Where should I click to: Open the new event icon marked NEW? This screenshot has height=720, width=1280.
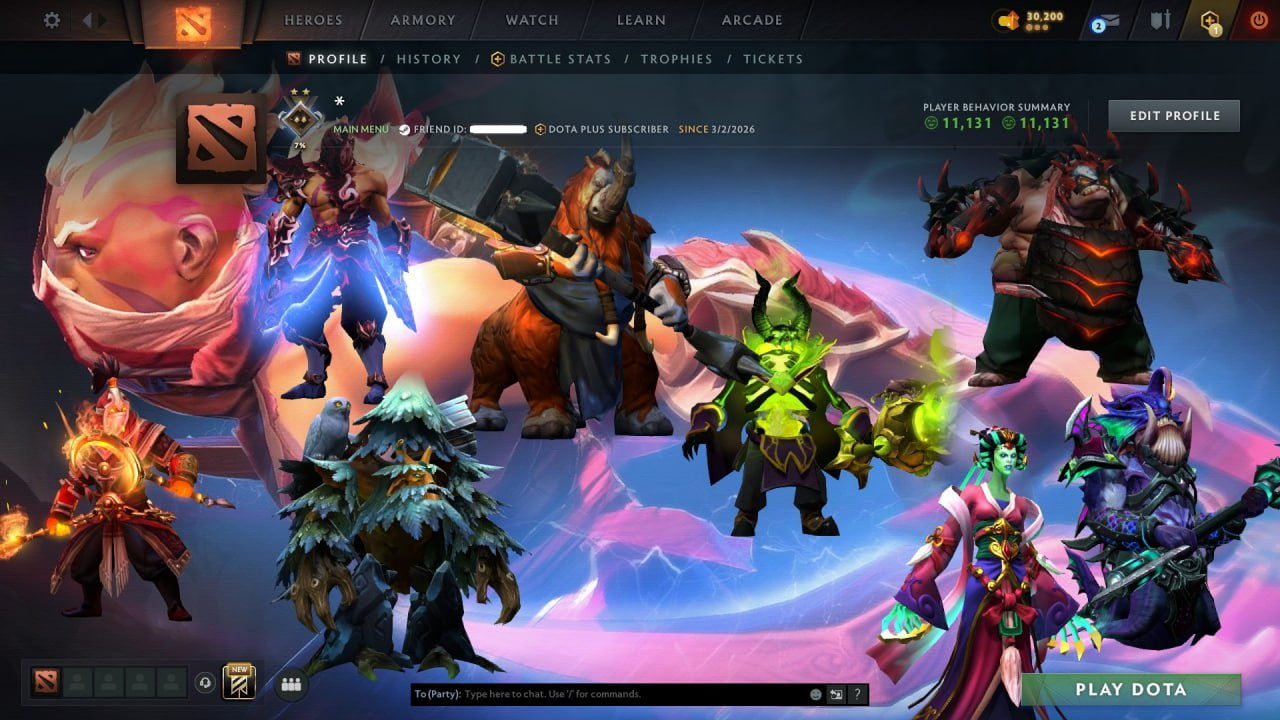(237, 682)
